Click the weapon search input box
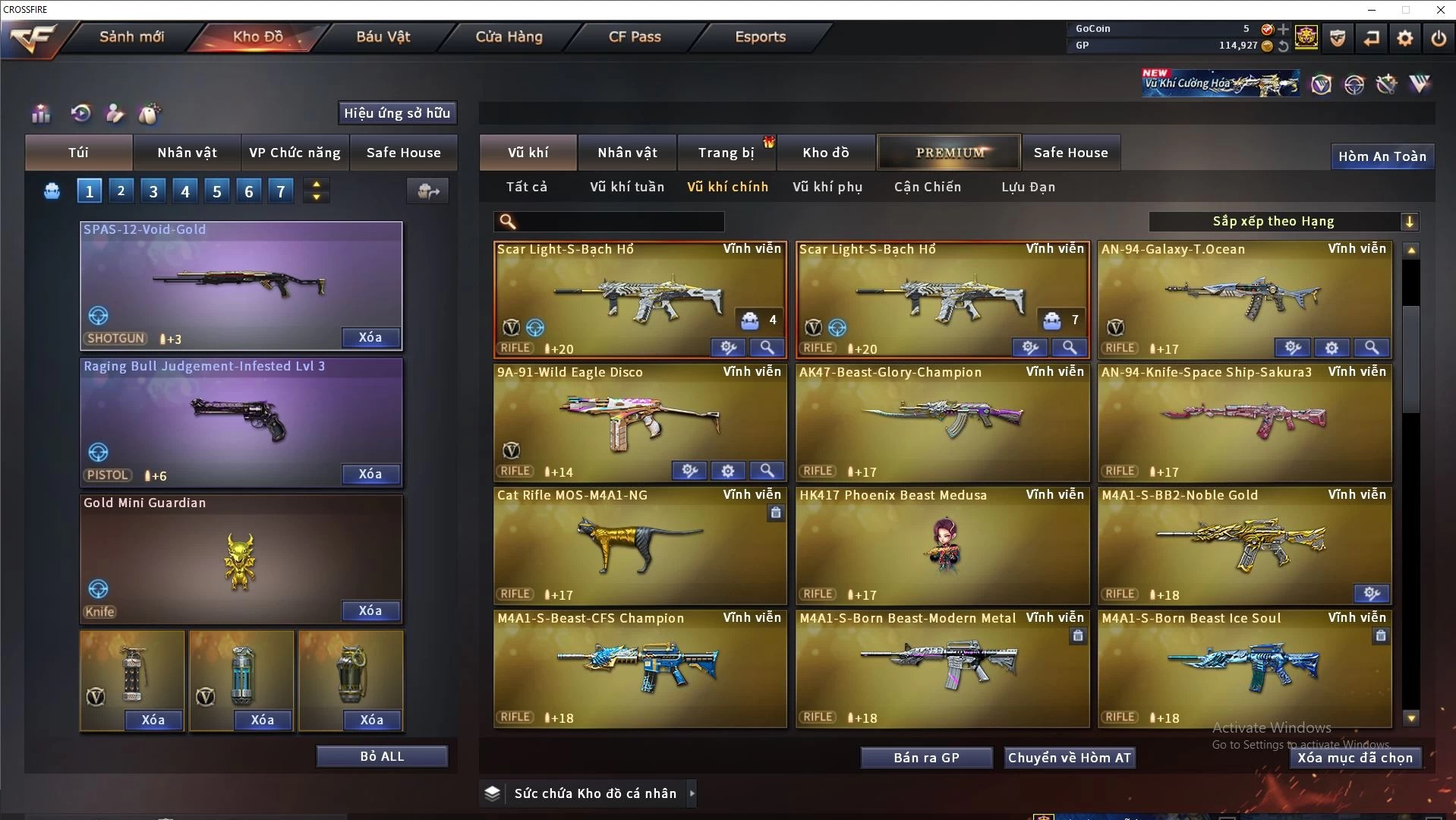The width and height of the screenshot is (1456, 820). click(x=619, y=222)
